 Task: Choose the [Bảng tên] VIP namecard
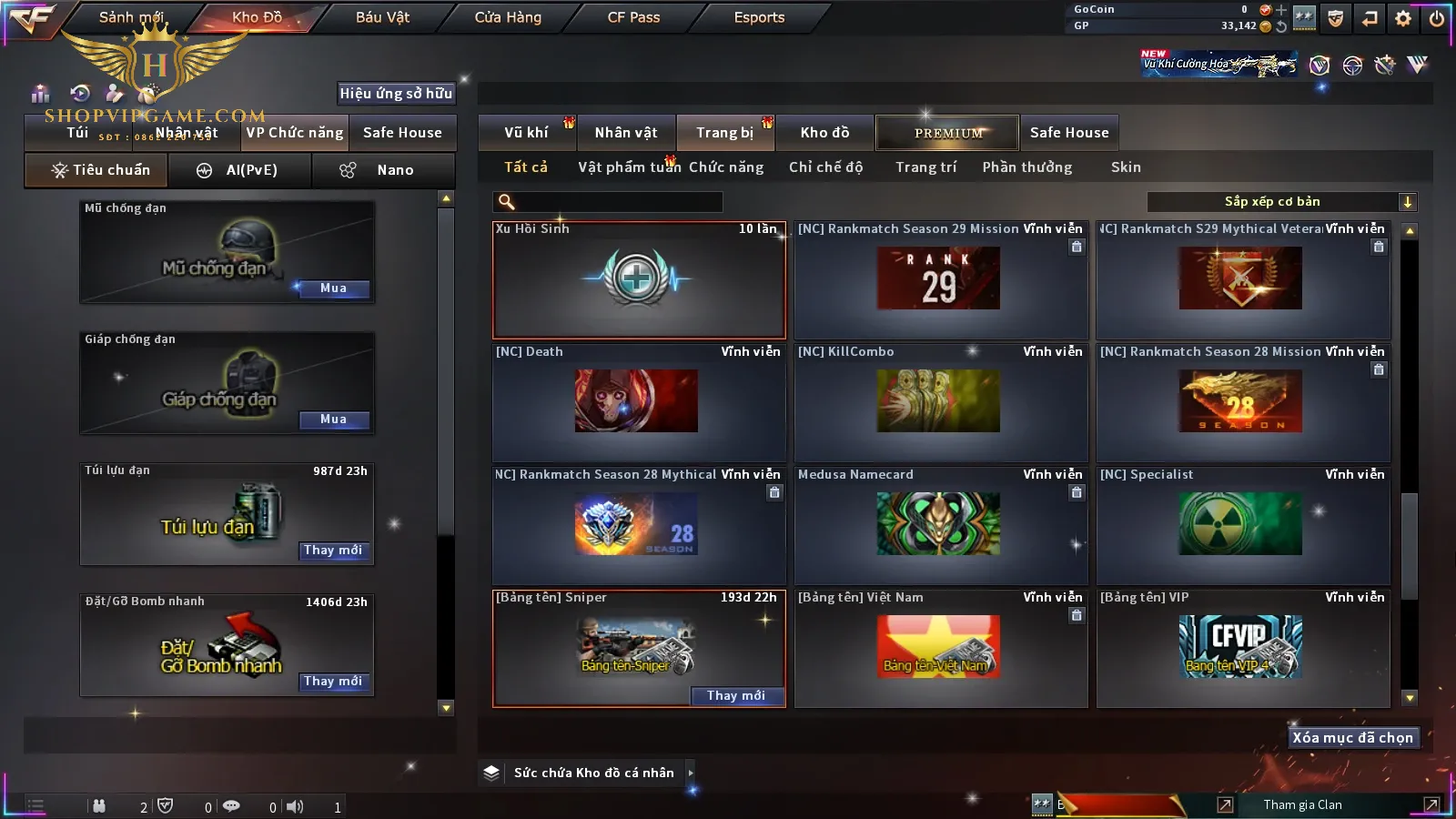pos(1242,647)
